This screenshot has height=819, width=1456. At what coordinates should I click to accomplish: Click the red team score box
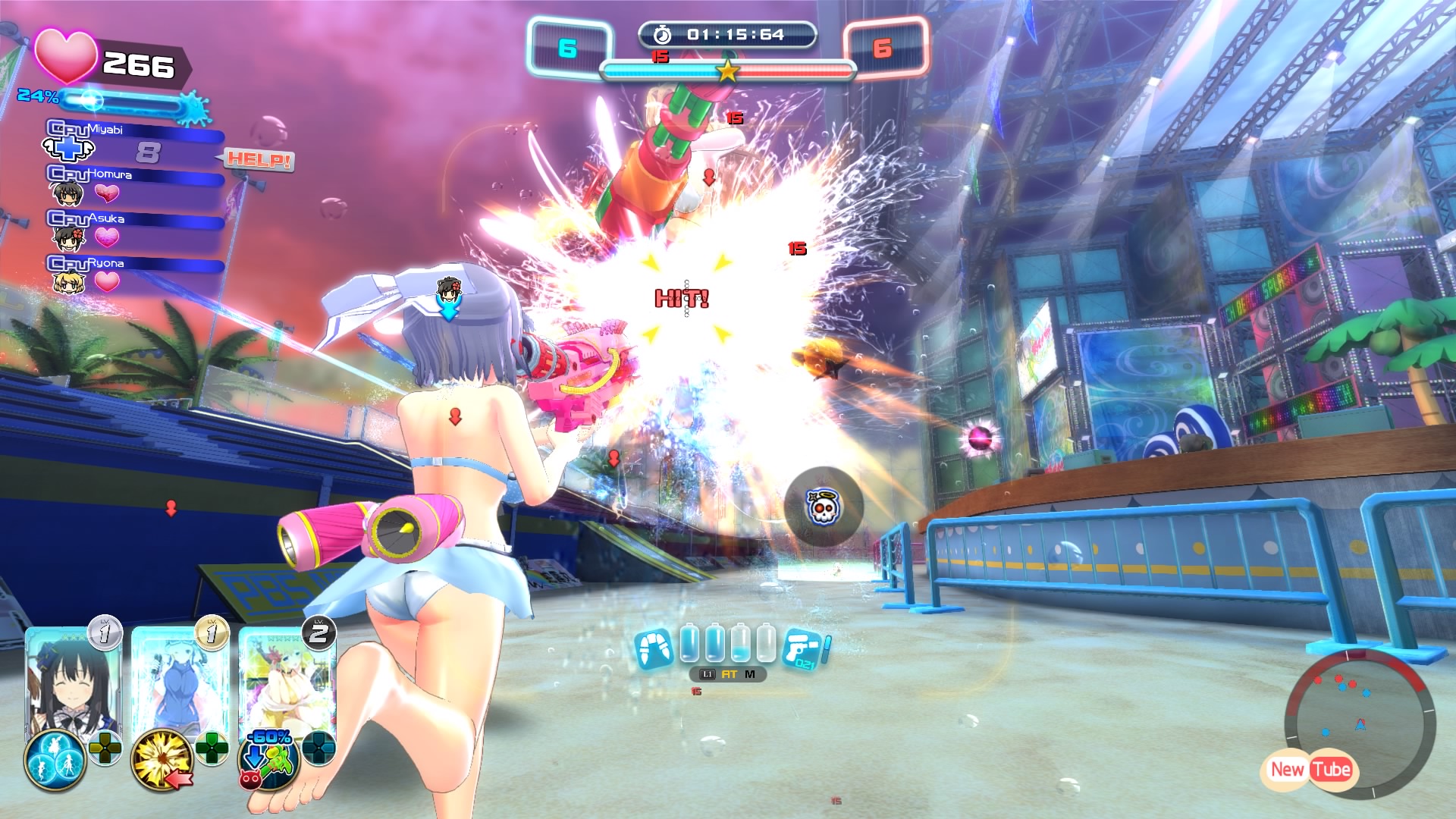883,49
